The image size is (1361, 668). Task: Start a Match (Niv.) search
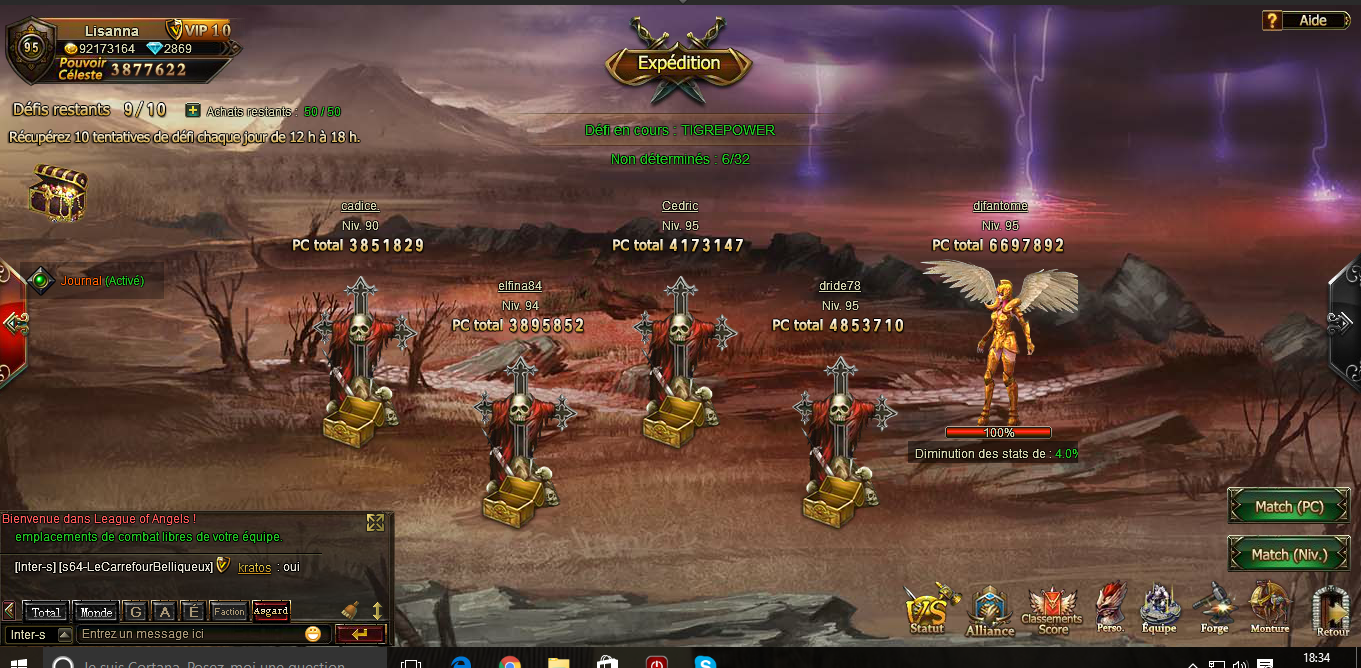click(1288, 554)
